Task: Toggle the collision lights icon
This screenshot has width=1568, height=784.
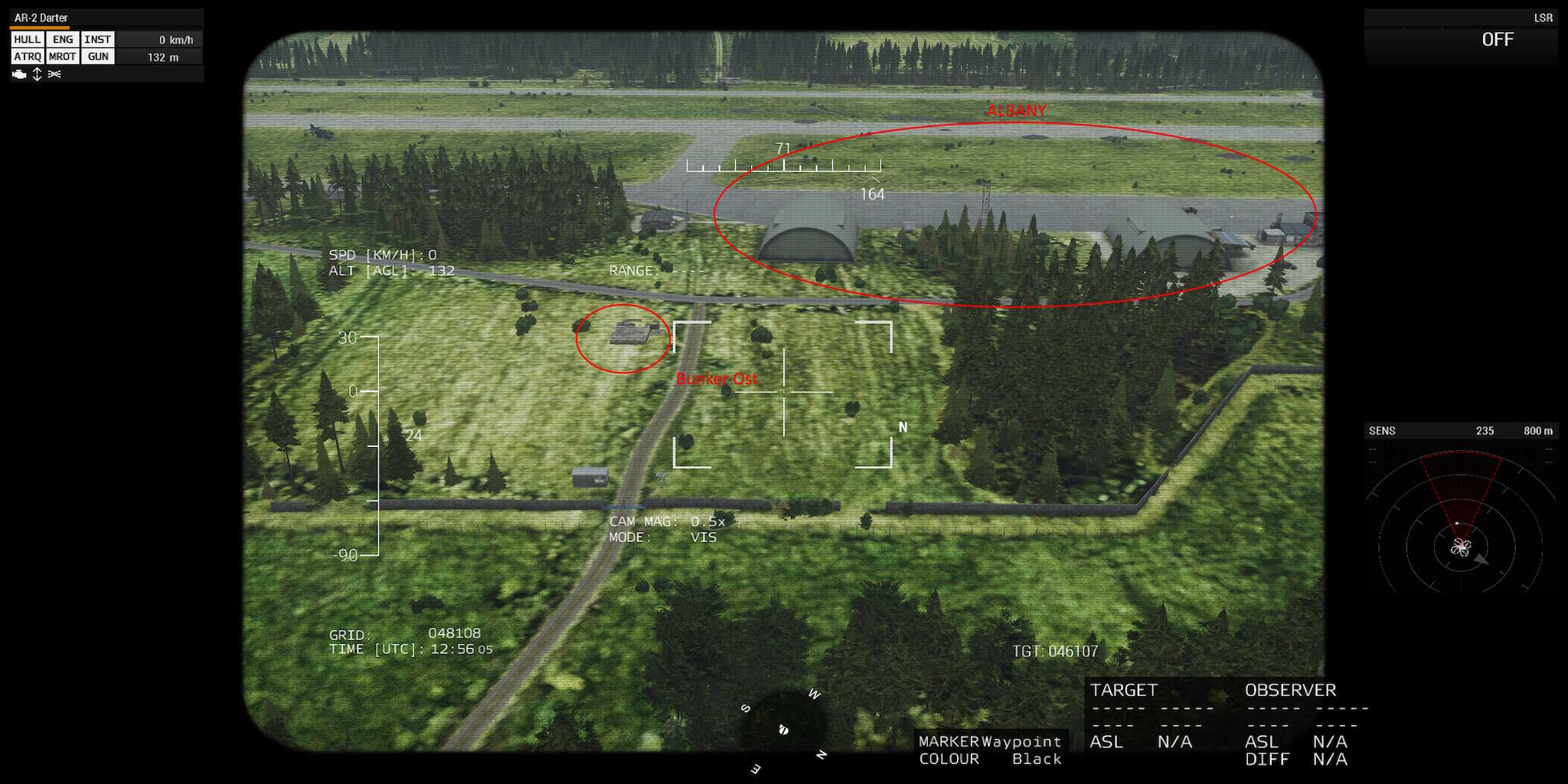Action: point(54,74)
